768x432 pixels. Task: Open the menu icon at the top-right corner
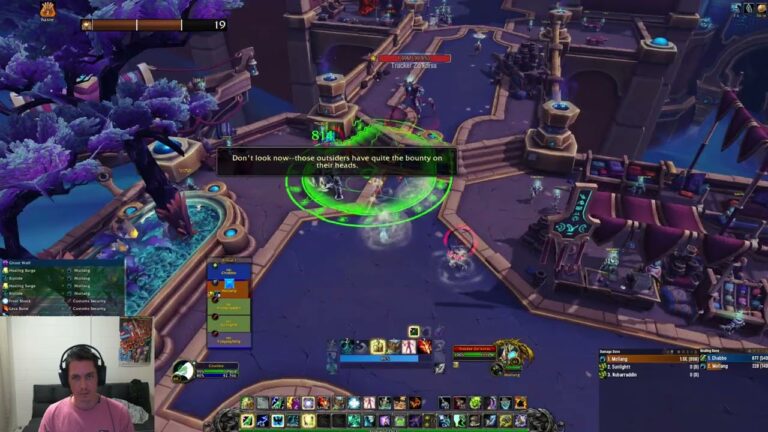coord(760,8)
